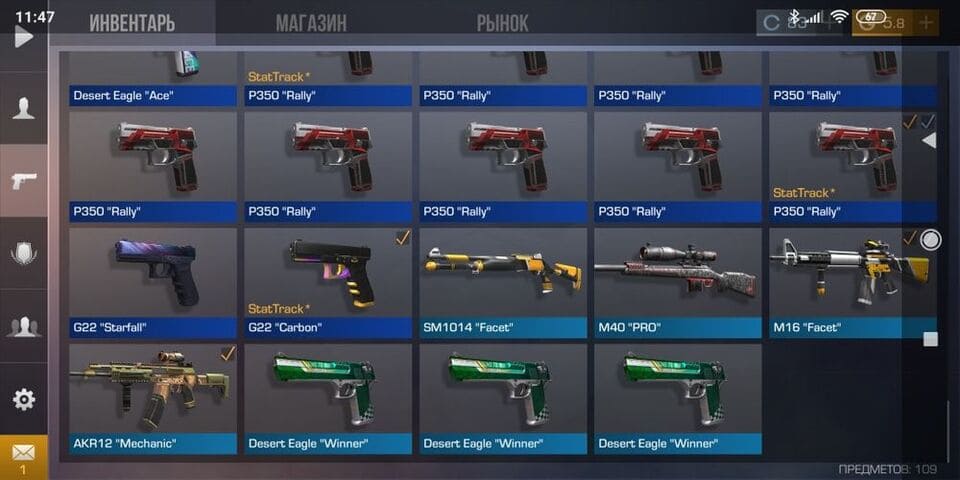Open the mail envelope inbox
Viewport: 960px width, 480px height.
pyautogui.click(x=23, y=456)
